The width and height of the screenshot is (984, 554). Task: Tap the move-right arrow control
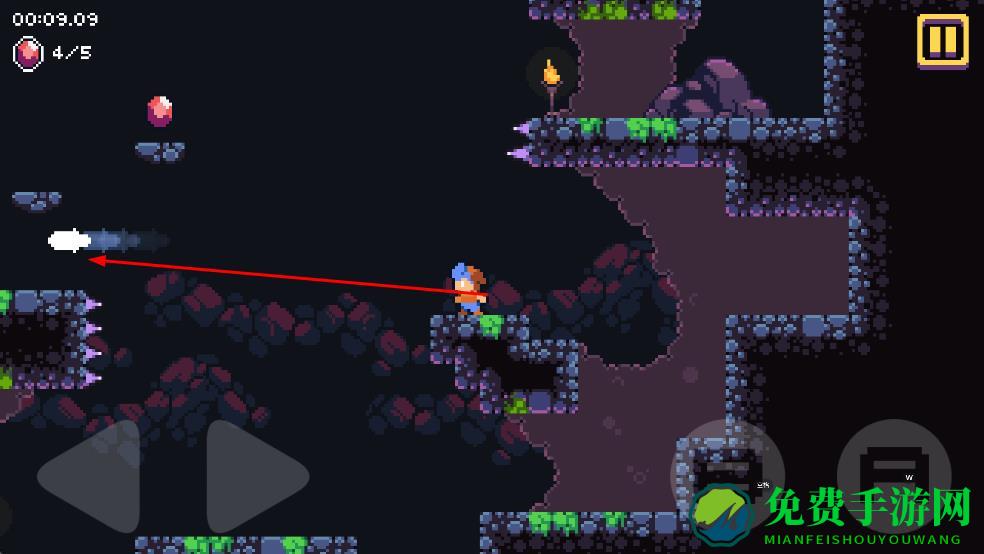coord(255,476)
